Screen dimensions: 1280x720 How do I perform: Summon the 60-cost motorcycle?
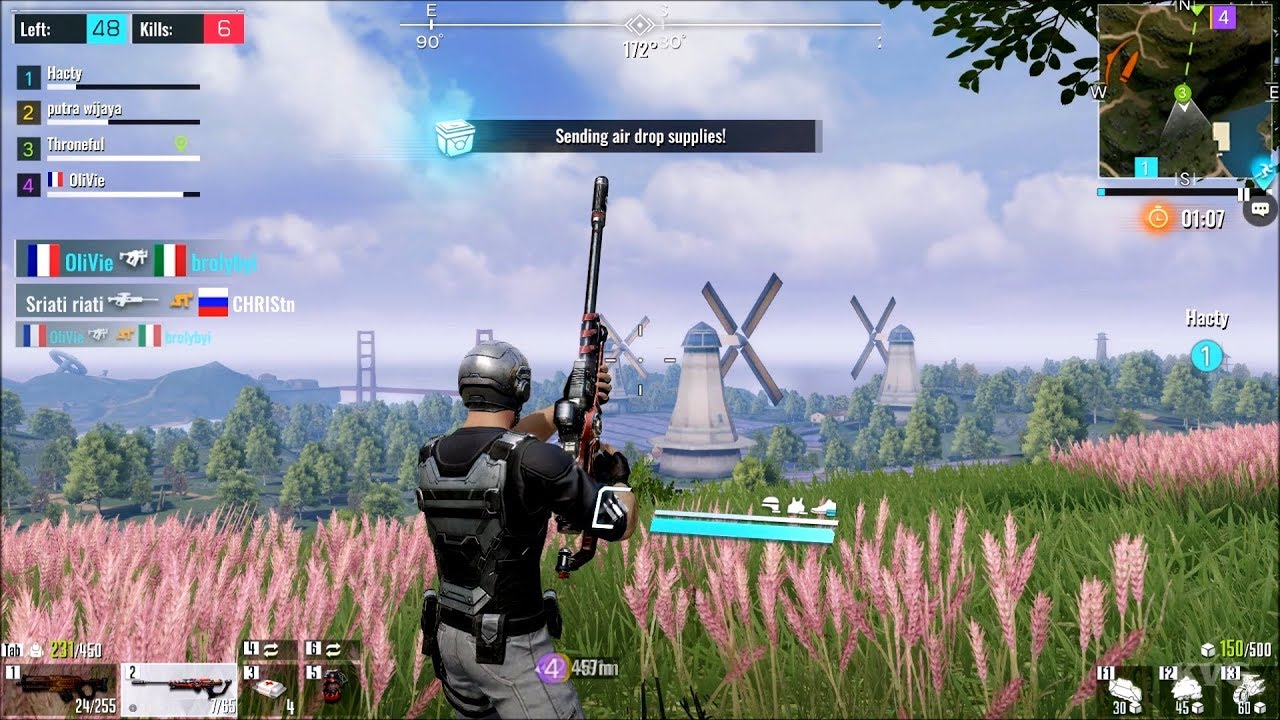coord(1249,691)
